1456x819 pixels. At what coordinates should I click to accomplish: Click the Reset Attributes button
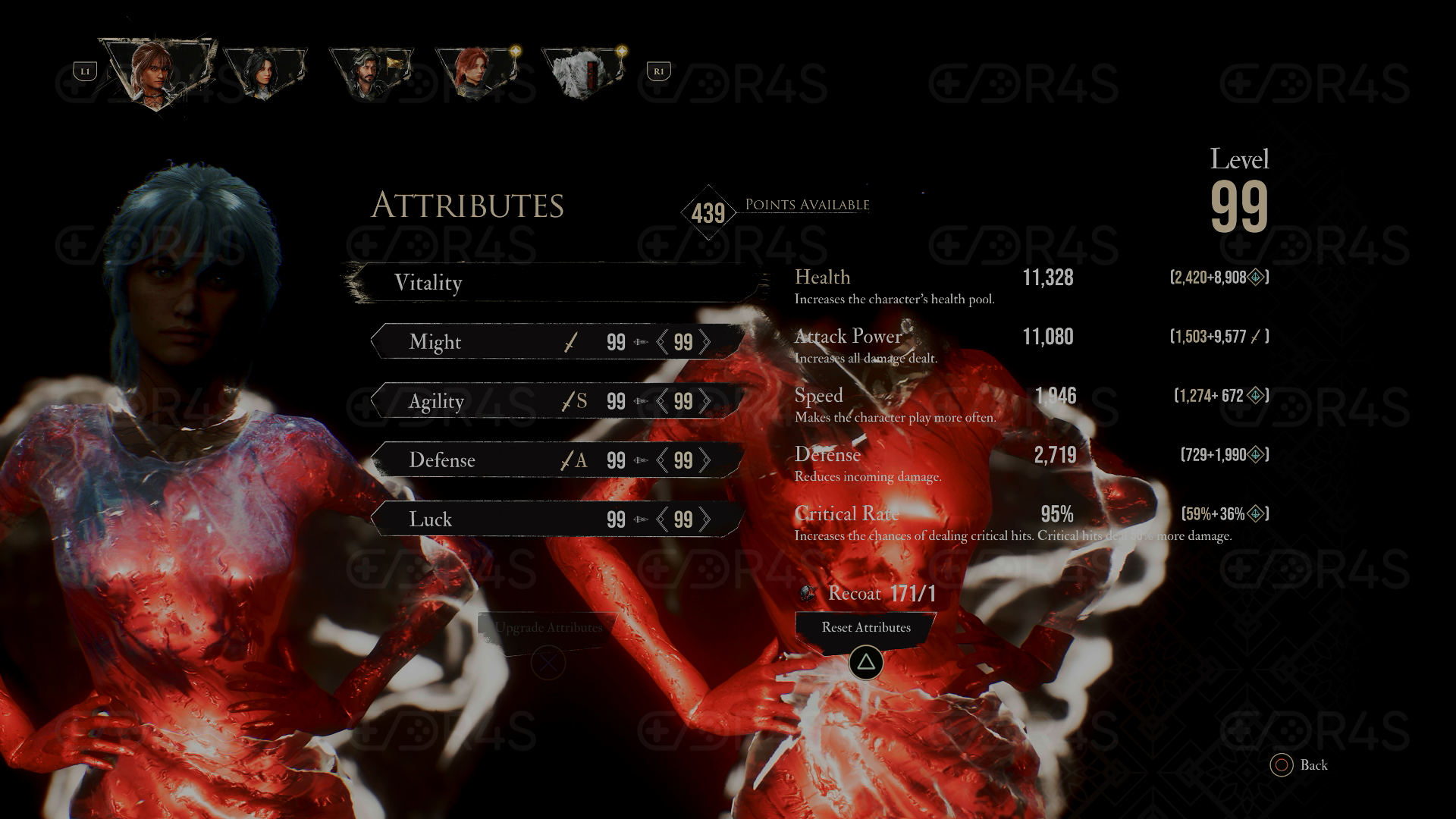click(x=866, y=628)
